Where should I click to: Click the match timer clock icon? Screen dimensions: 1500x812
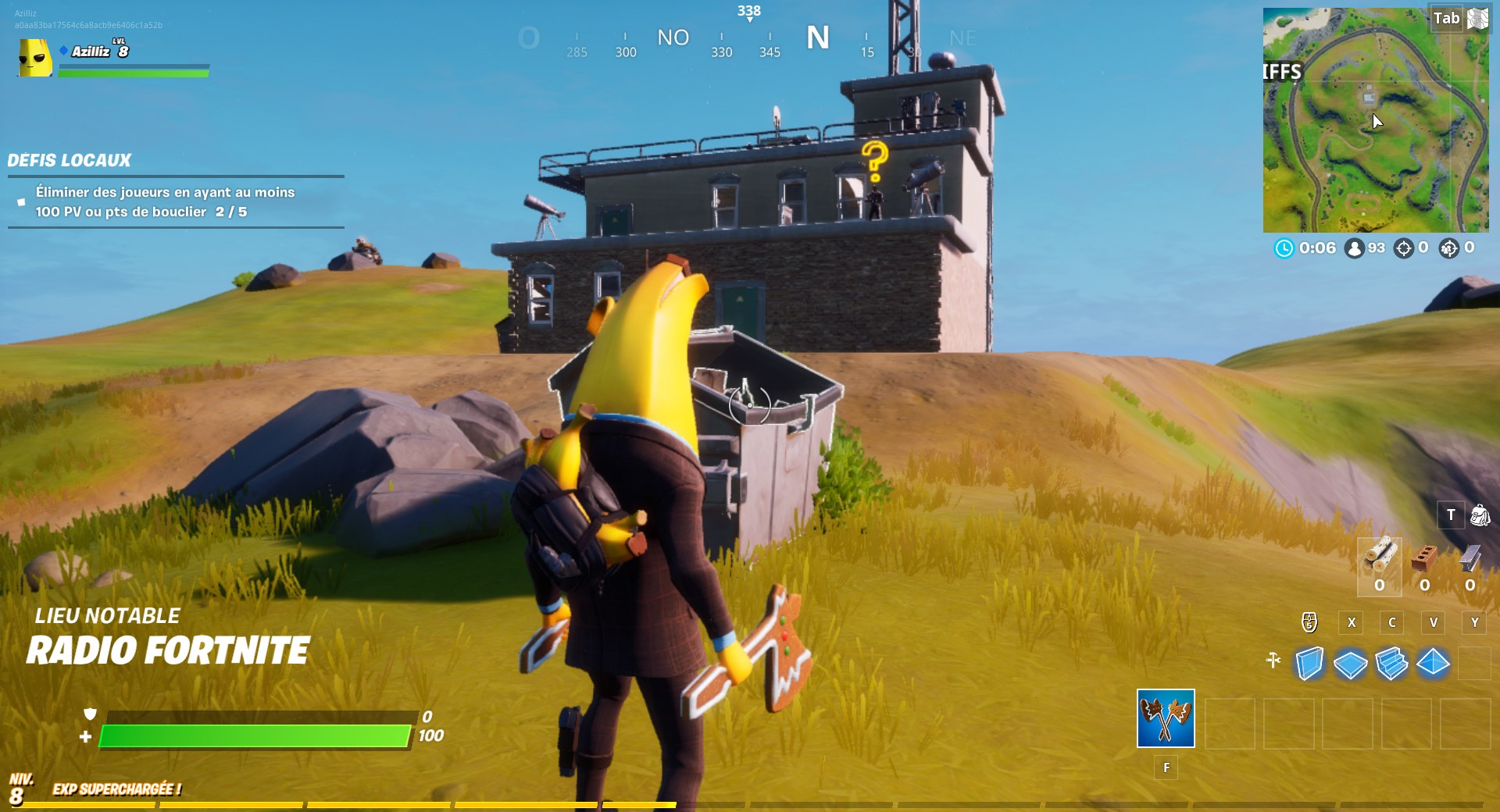[x=1284, y=248]
